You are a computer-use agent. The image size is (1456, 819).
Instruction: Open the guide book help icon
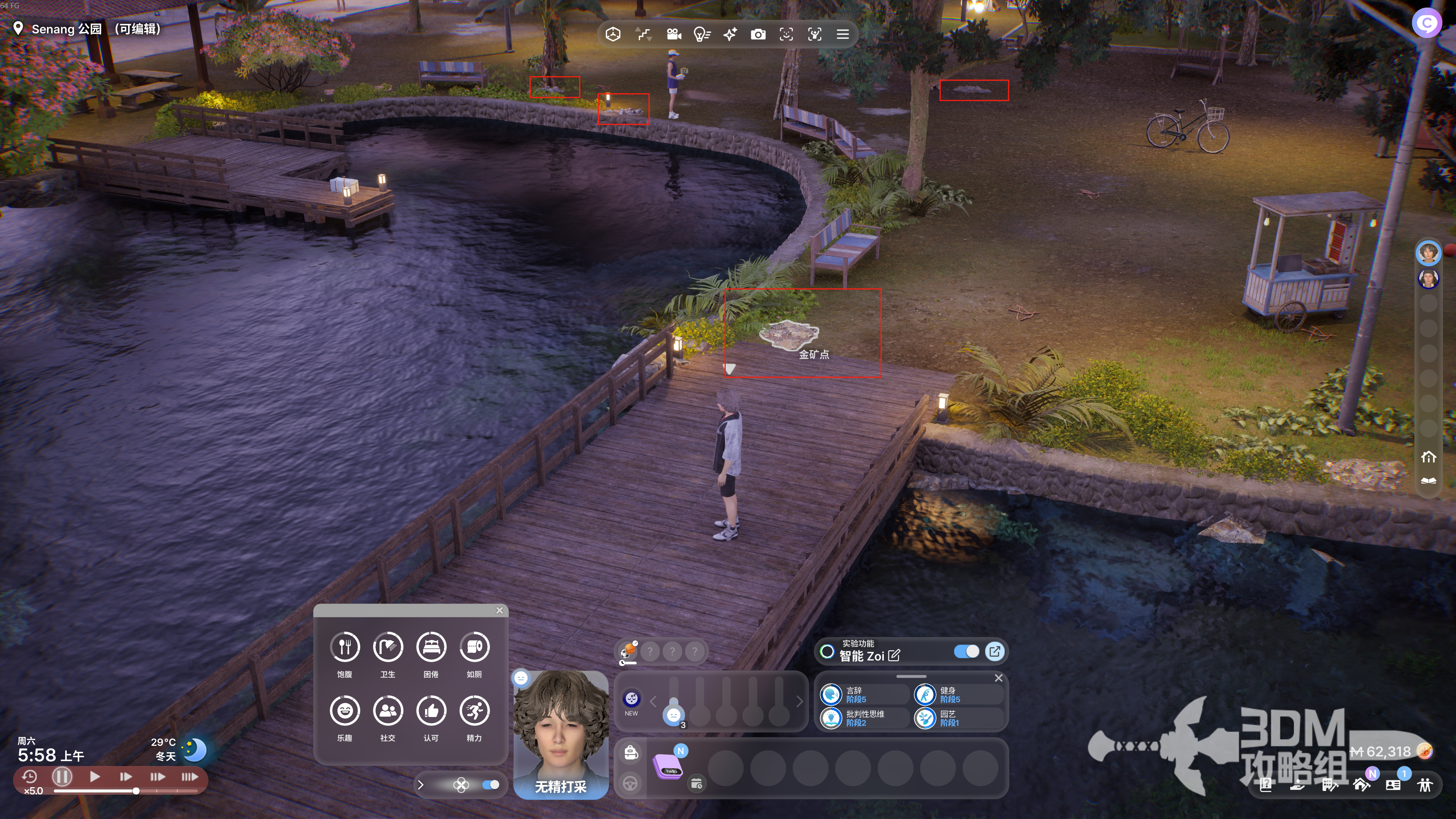[1266, 784]
